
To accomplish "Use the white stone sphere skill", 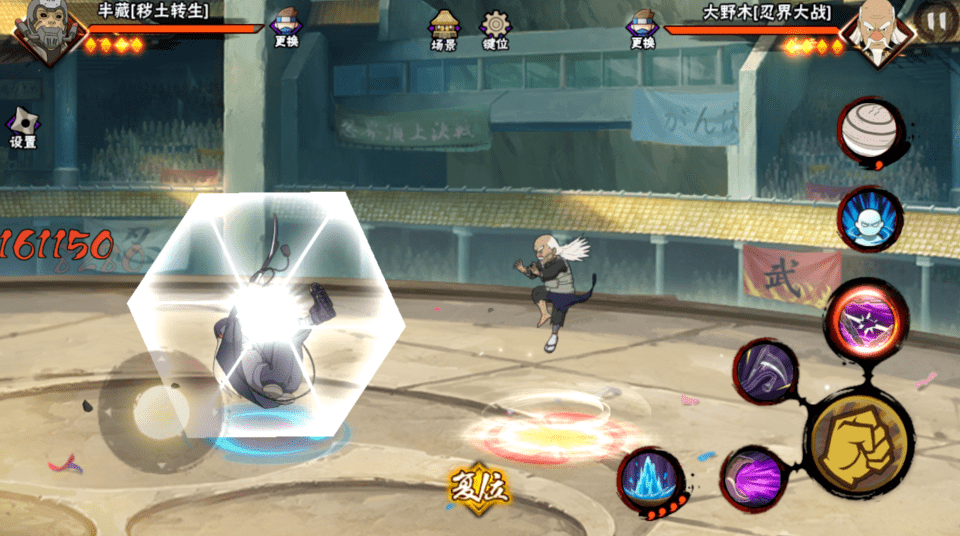I will tap(869, 130).
